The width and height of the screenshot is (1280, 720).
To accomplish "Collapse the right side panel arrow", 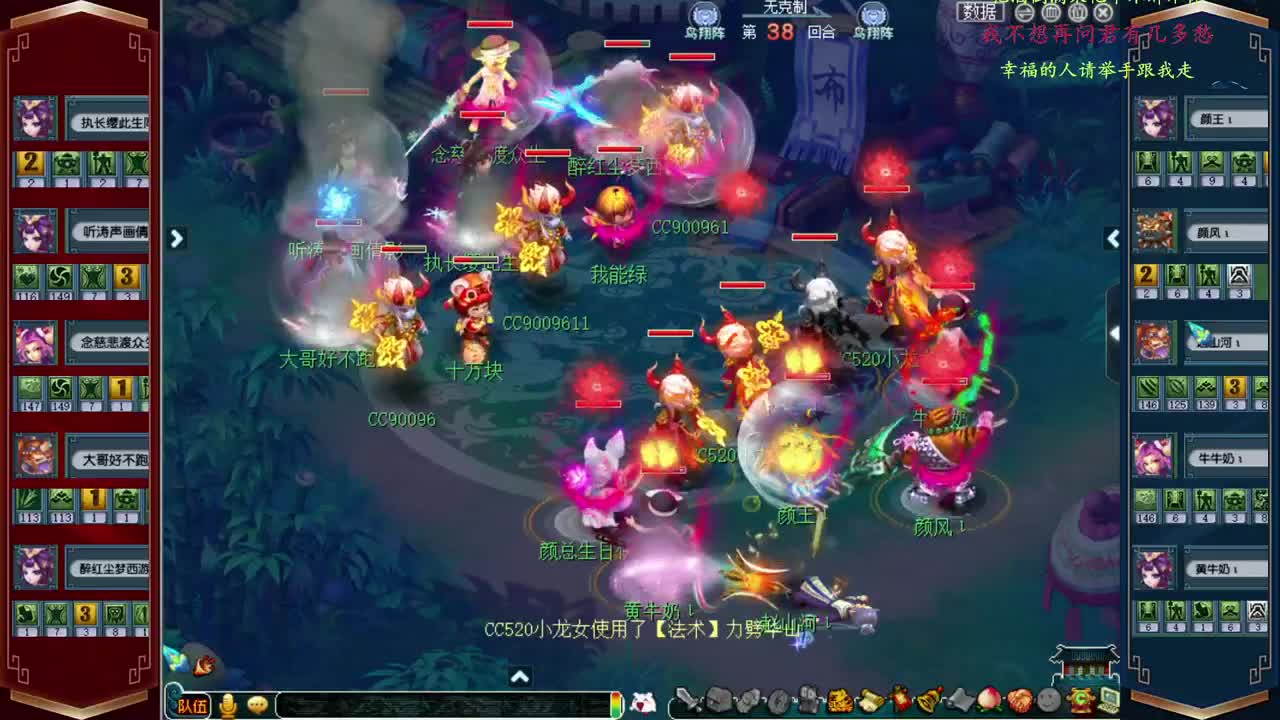I will 1113,239.
